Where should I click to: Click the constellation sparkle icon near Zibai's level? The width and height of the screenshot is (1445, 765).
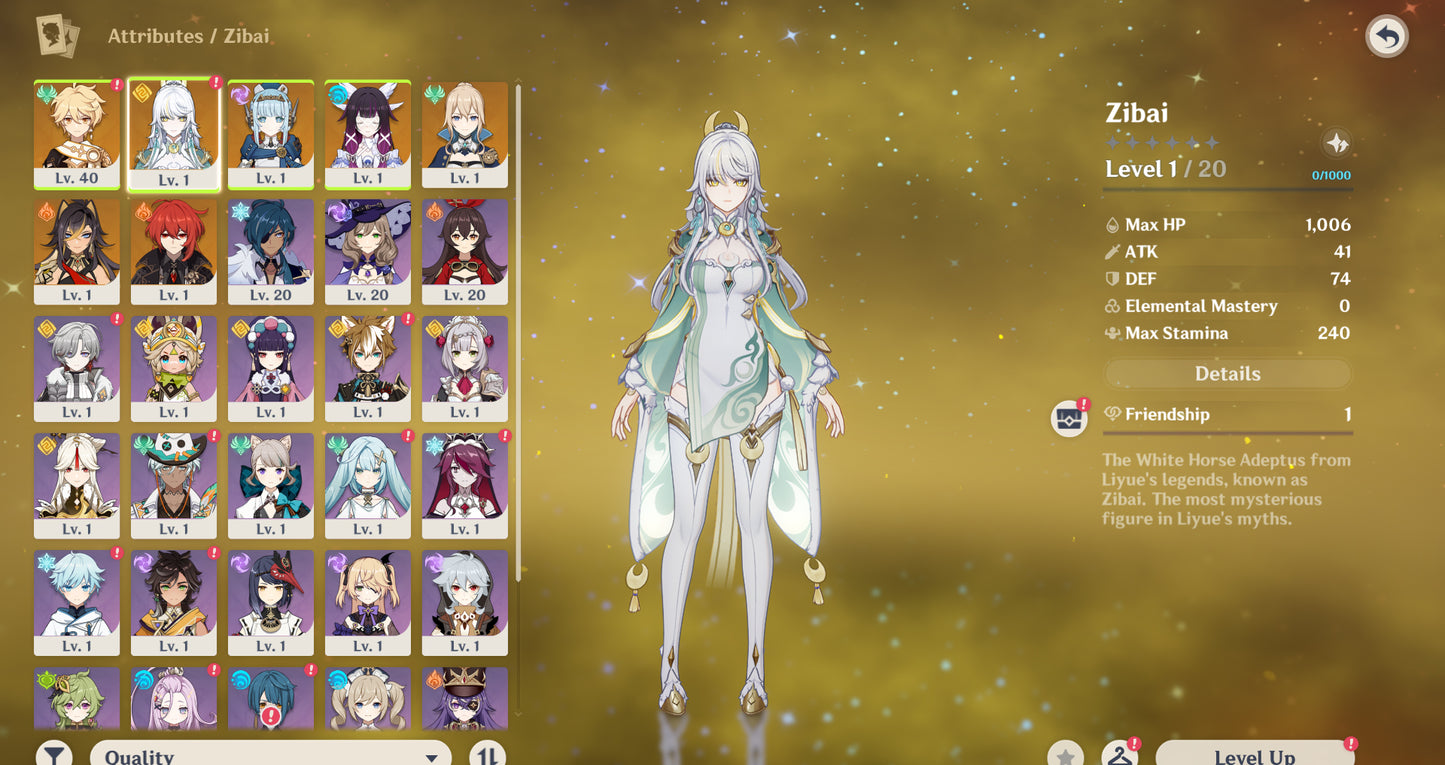tap(1338, 145)
